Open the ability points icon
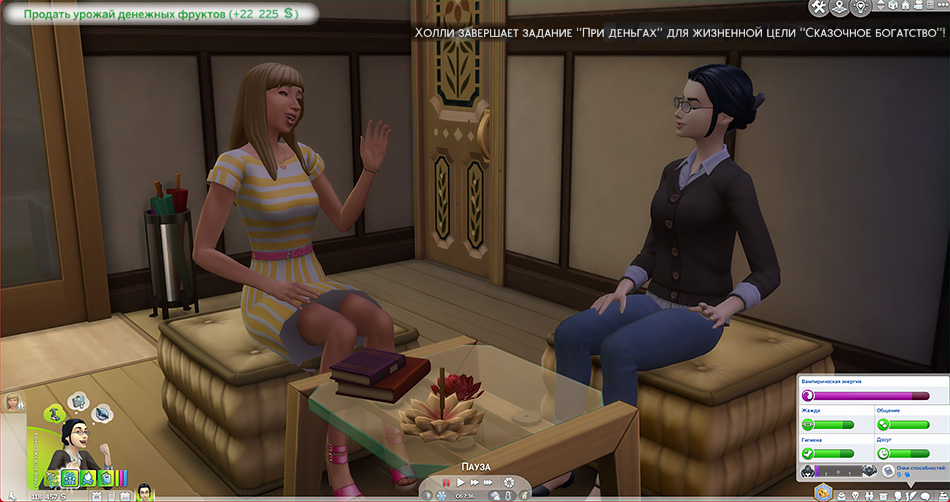Viewport: 950px width, 502px height. click(886, 471)
